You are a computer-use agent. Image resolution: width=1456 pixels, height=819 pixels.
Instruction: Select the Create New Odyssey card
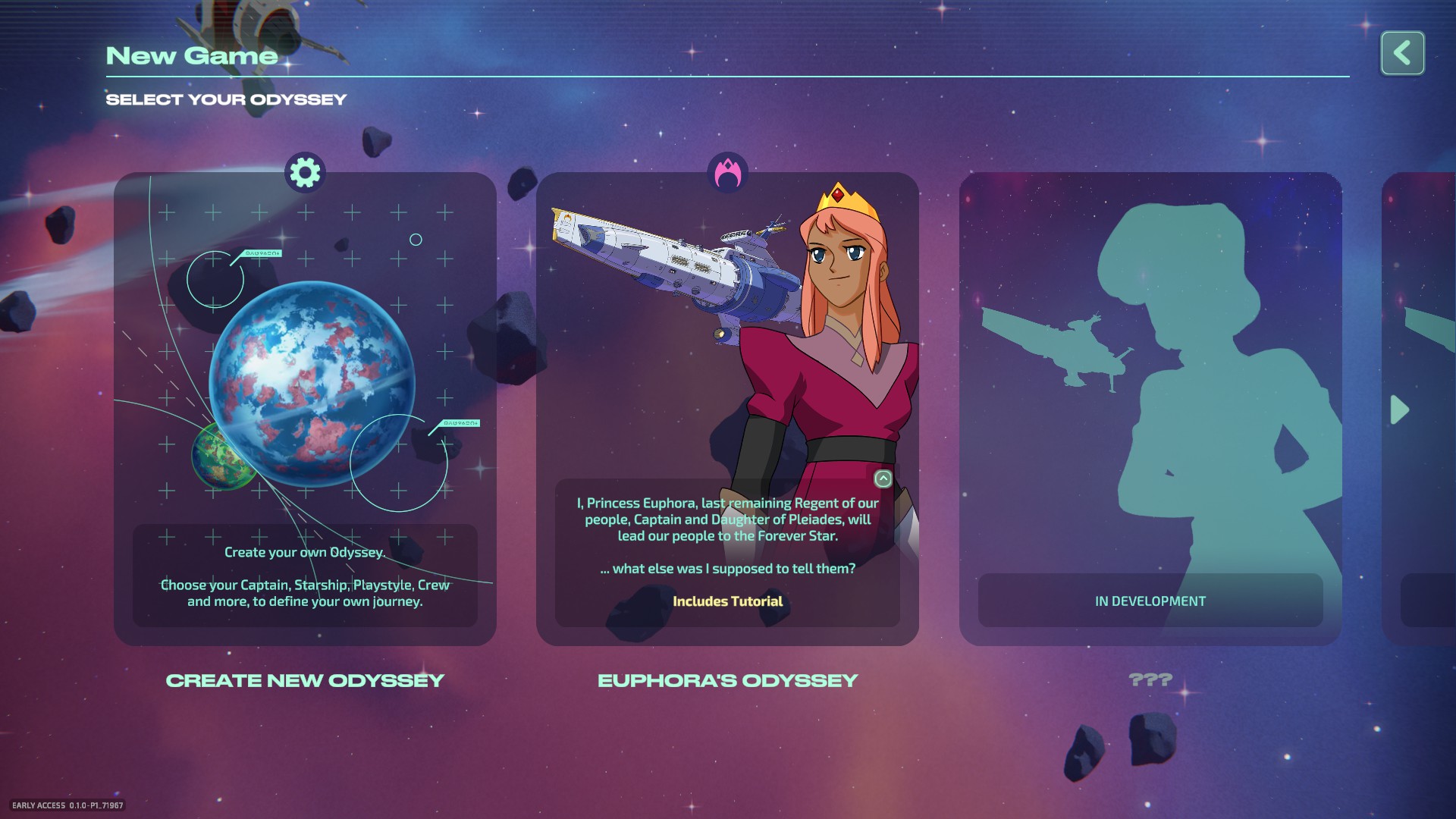305,409
